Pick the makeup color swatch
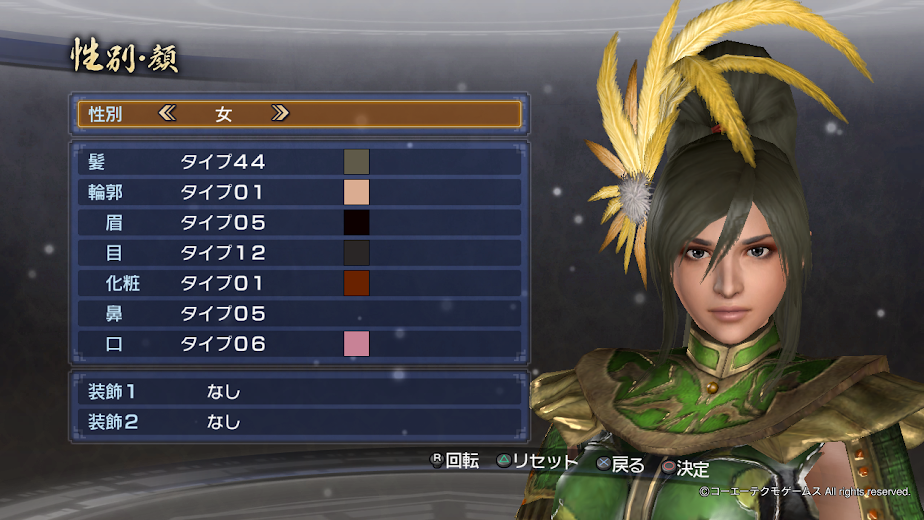This screenshot has width=924, height=520. click(x=357, y=283)
